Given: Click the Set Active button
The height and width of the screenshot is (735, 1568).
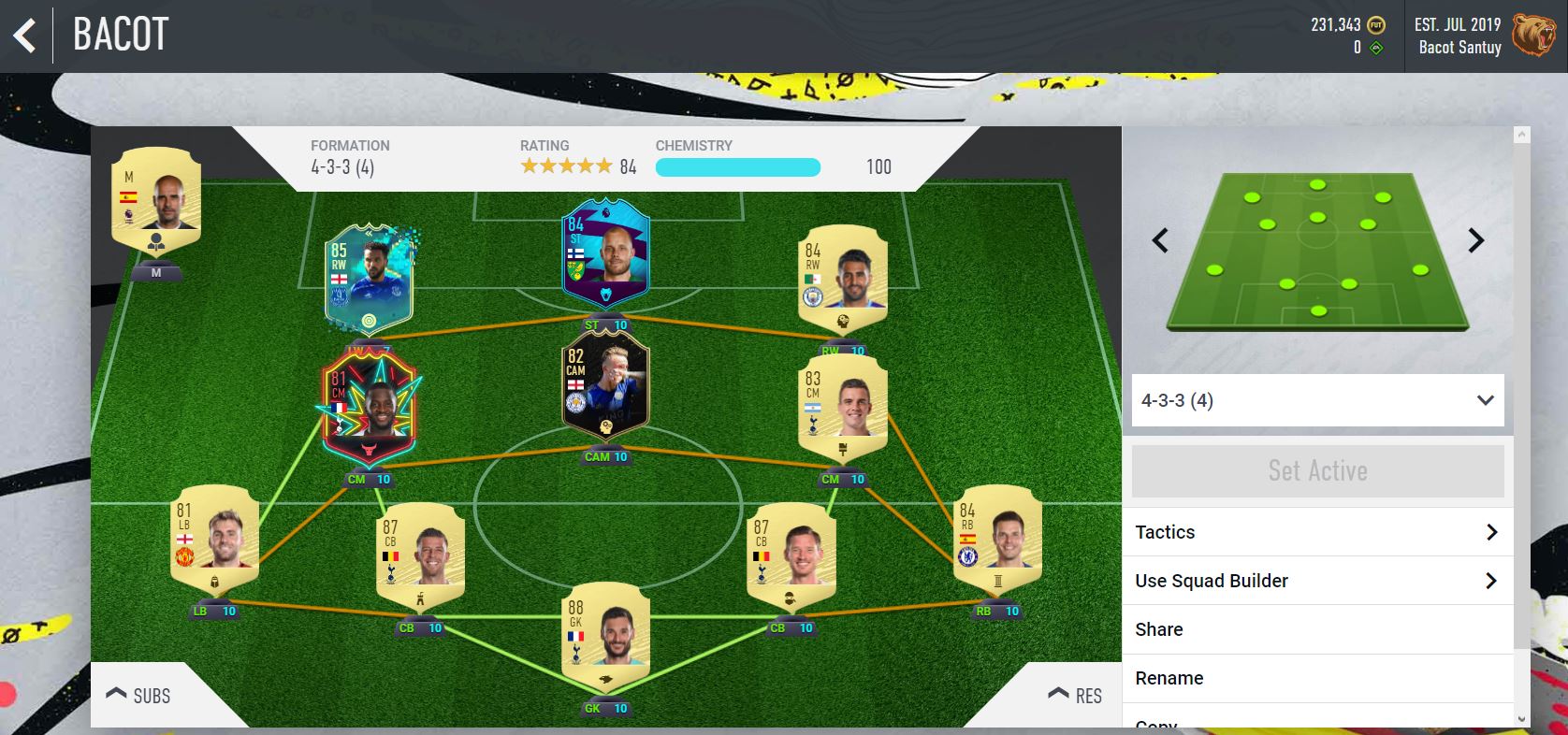Looking at the screenshot, I should [1317, 471].
